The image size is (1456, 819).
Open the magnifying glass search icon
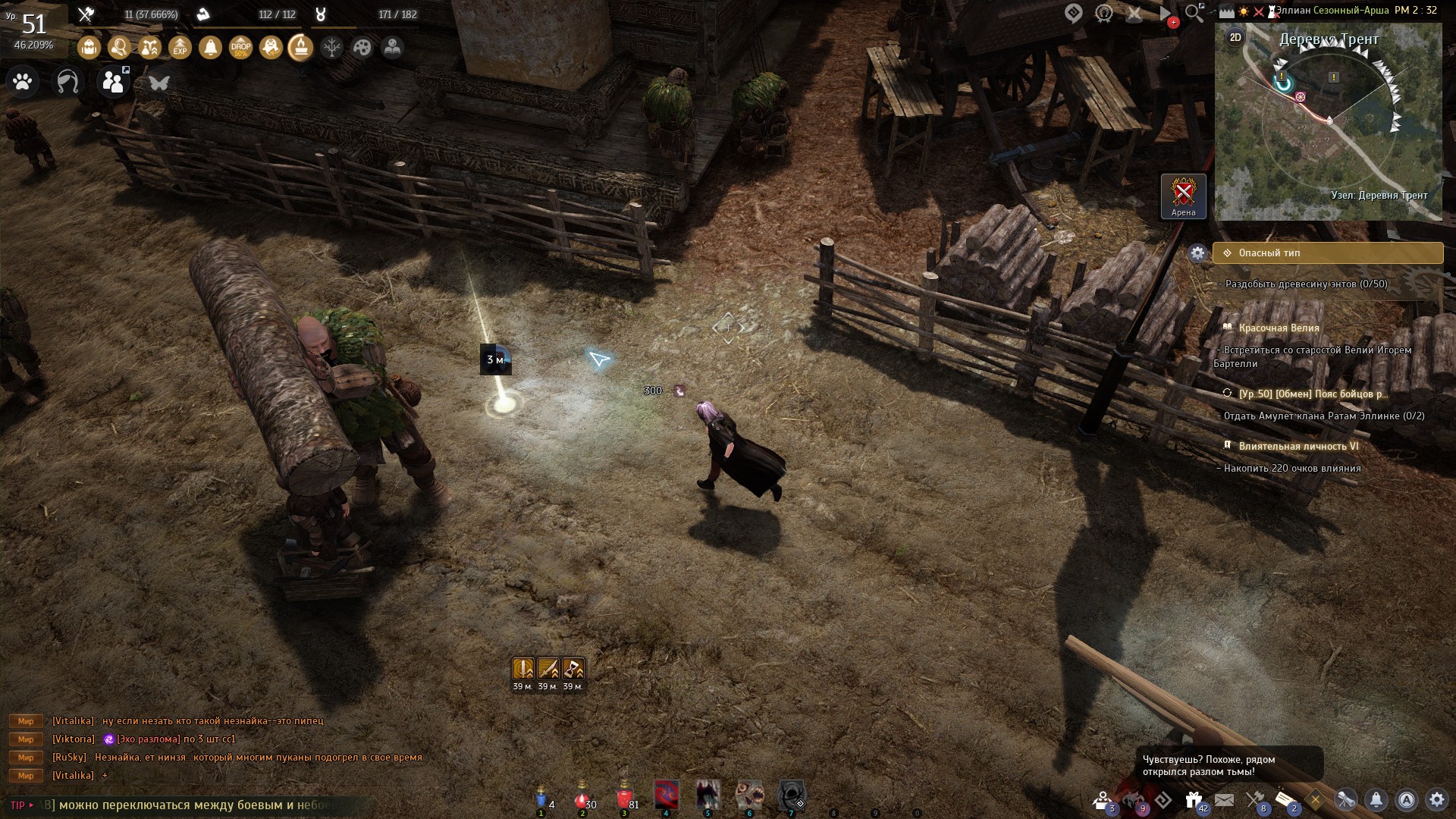coord(1194,13)
